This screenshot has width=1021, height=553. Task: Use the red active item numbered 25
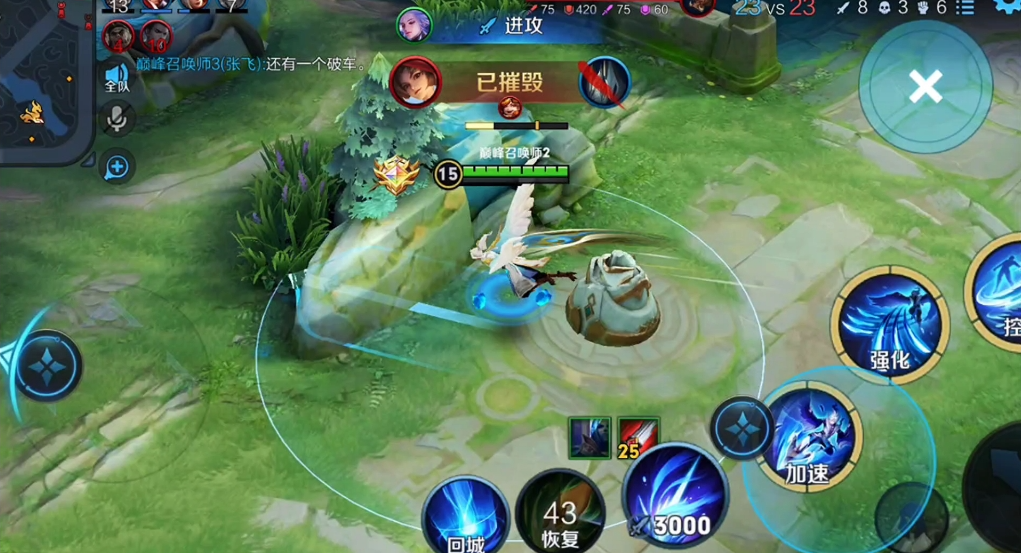637,437
